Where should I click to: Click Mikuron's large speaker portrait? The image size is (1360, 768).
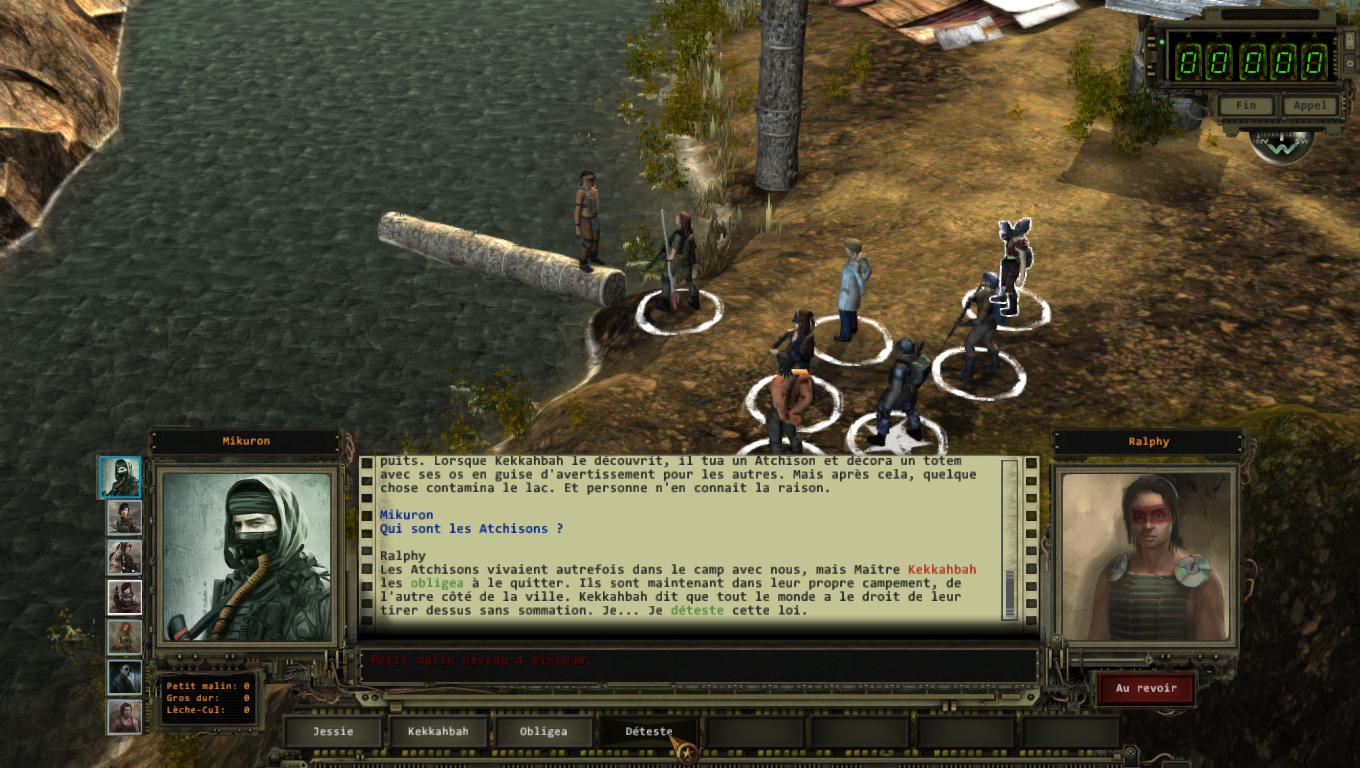coord(246,556)
